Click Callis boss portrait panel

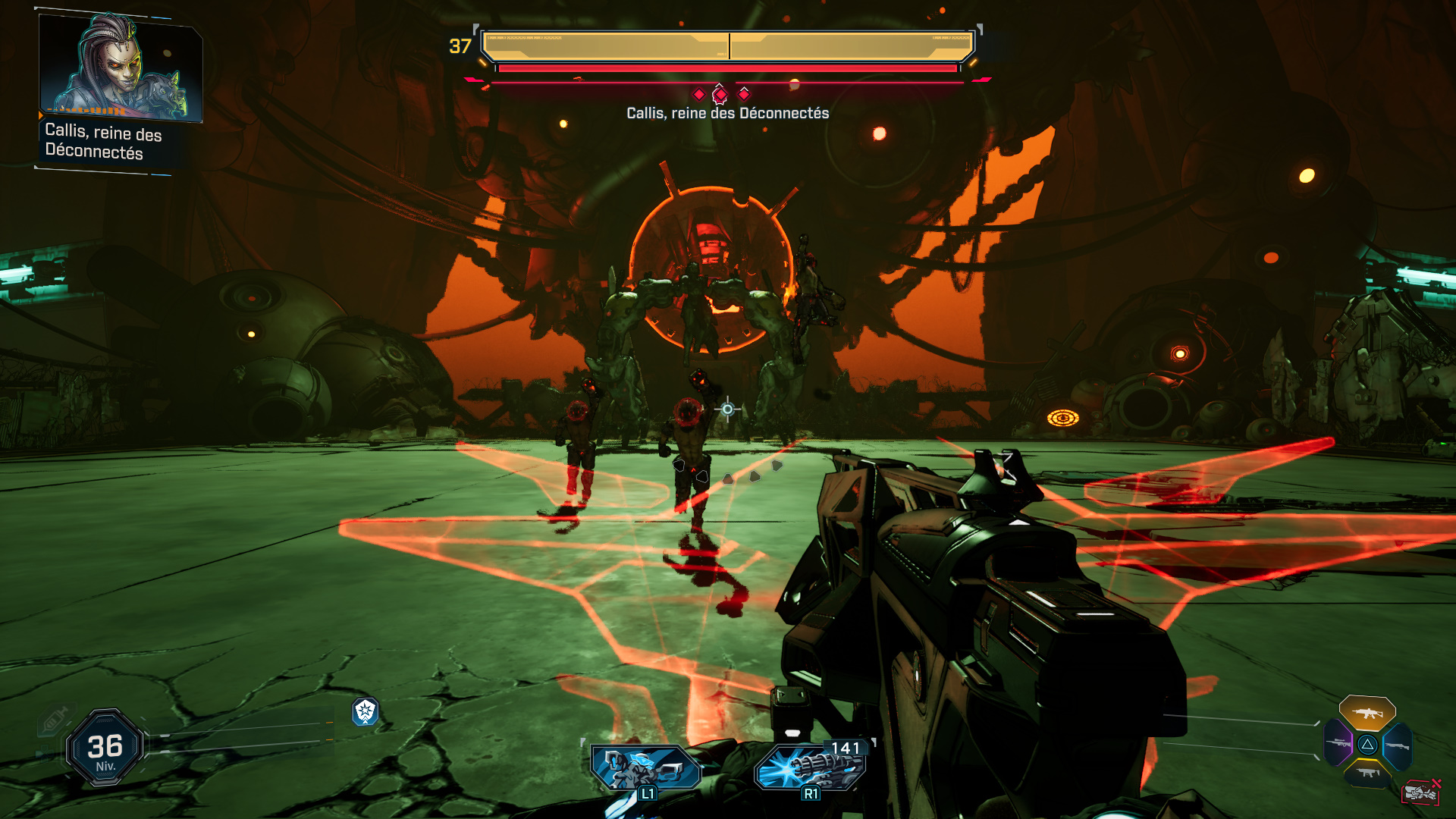[x=121, y=68]
